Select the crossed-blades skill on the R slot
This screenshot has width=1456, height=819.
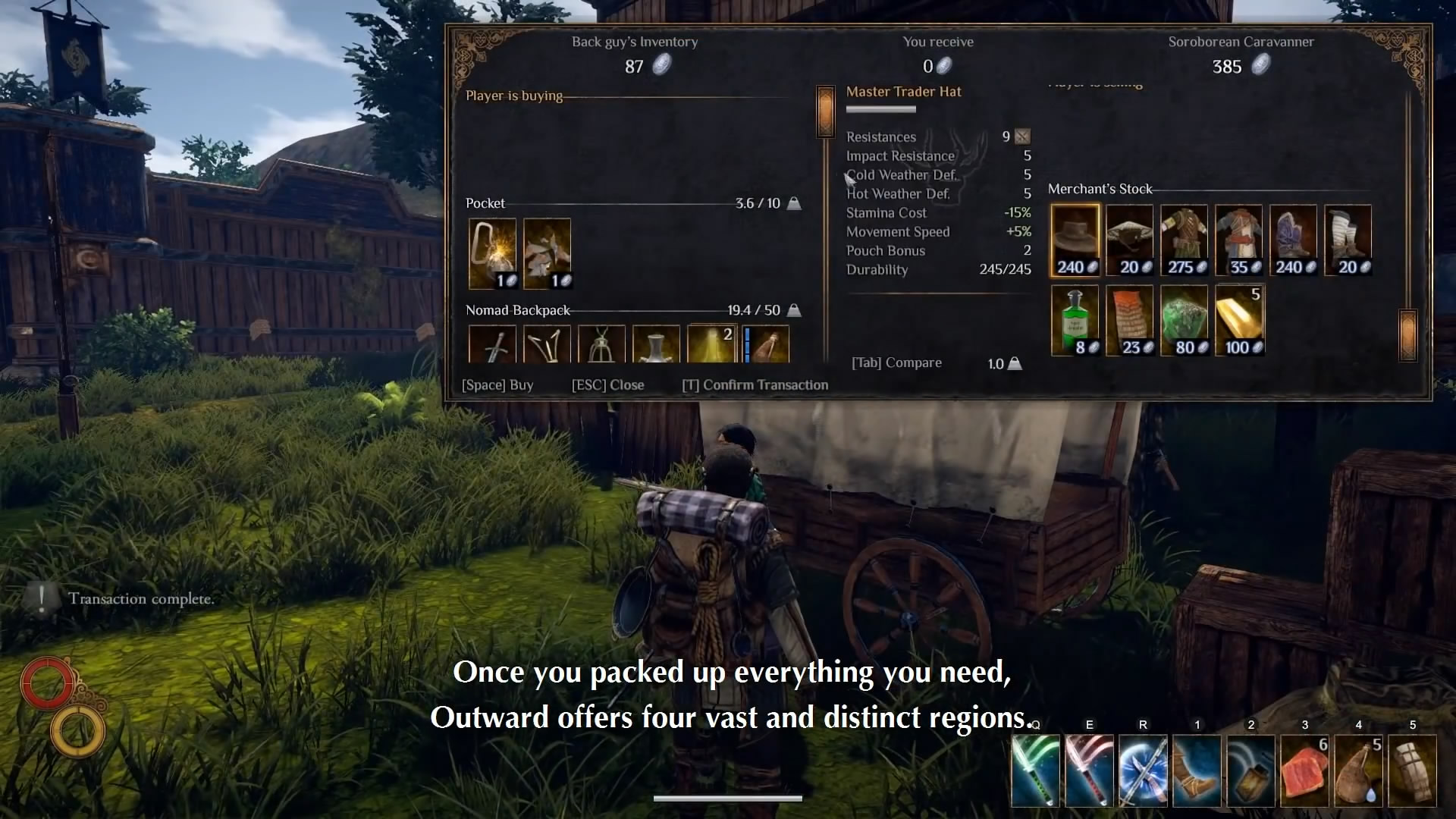(1143, 771)
